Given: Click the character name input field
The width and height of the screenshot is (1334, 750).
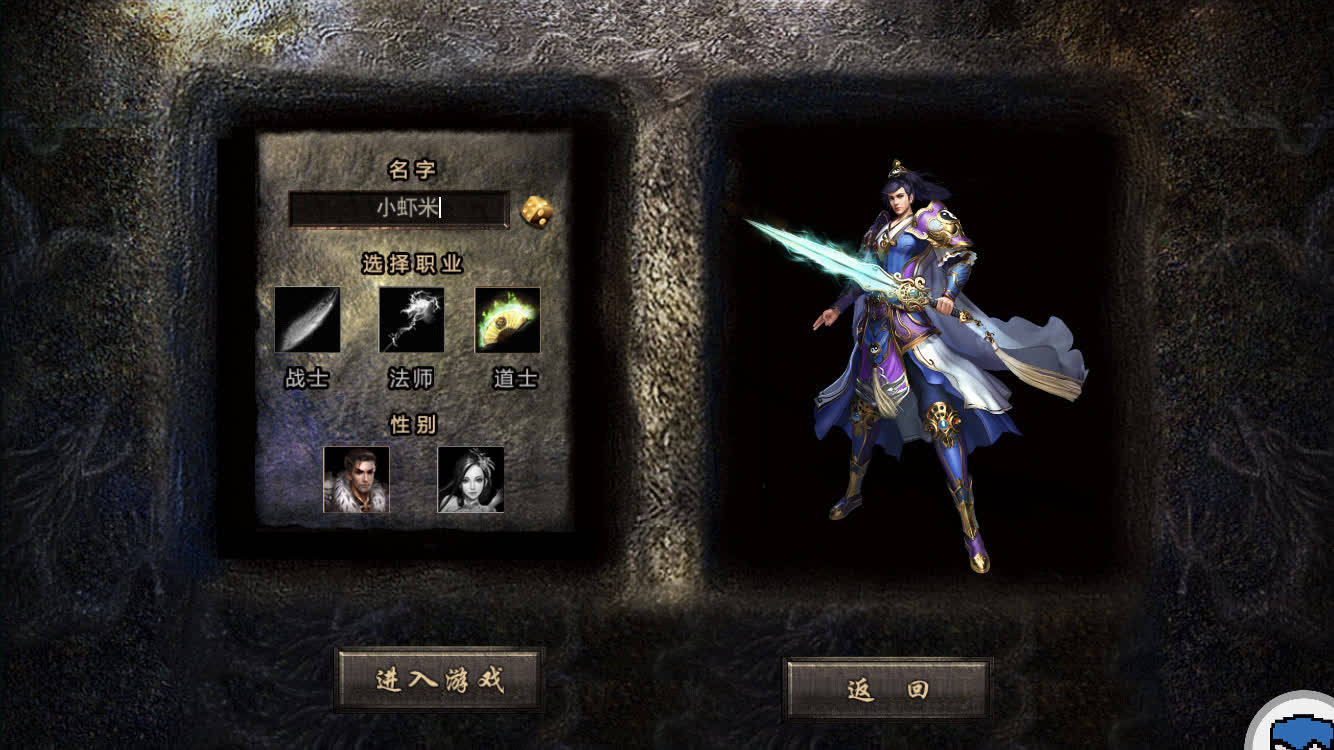Looking at the screenshot, I should click(x=399, y=209).
